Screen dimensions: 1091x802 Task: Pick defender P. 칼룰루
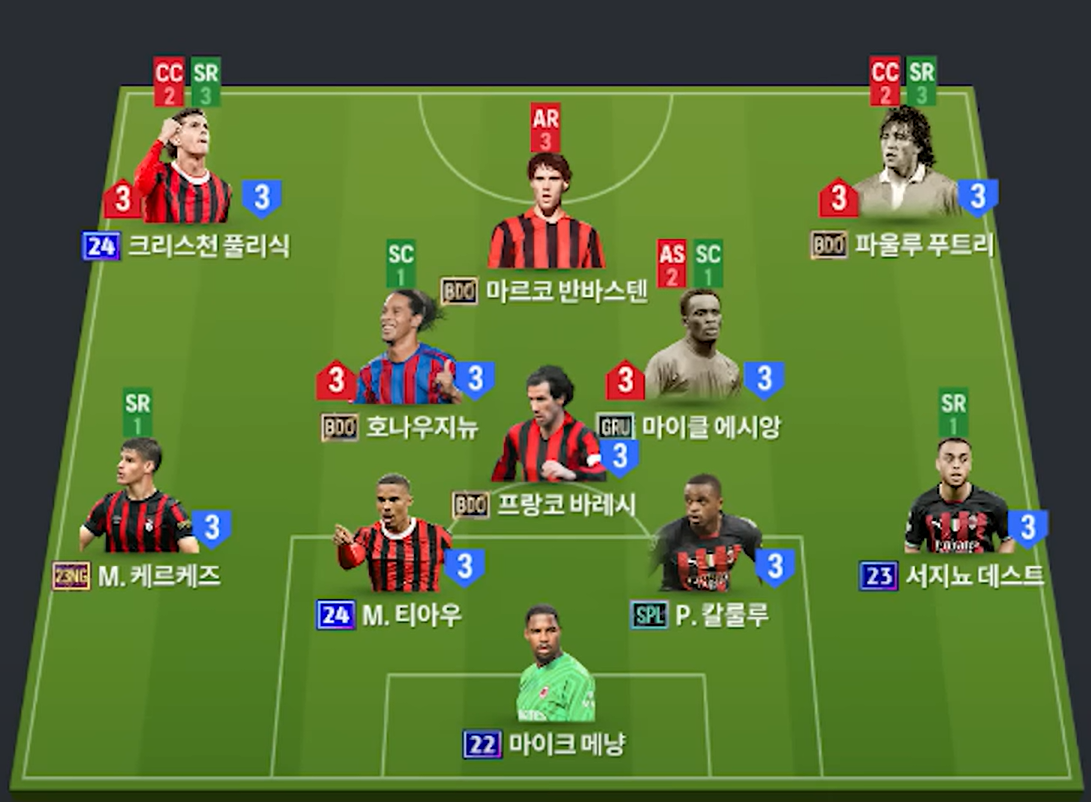click(705, 542)
